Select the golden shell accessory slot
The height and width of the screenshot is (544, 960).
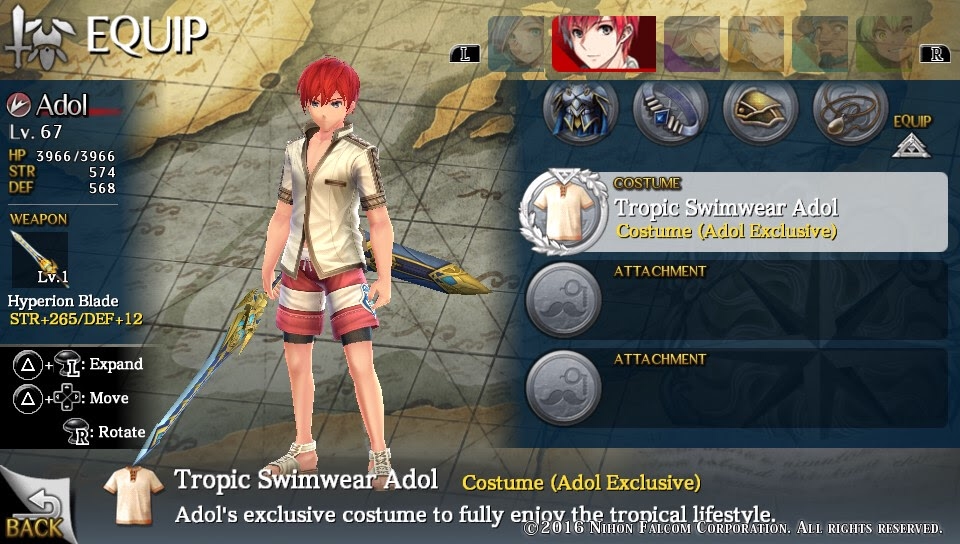click(x=760, y=111)
